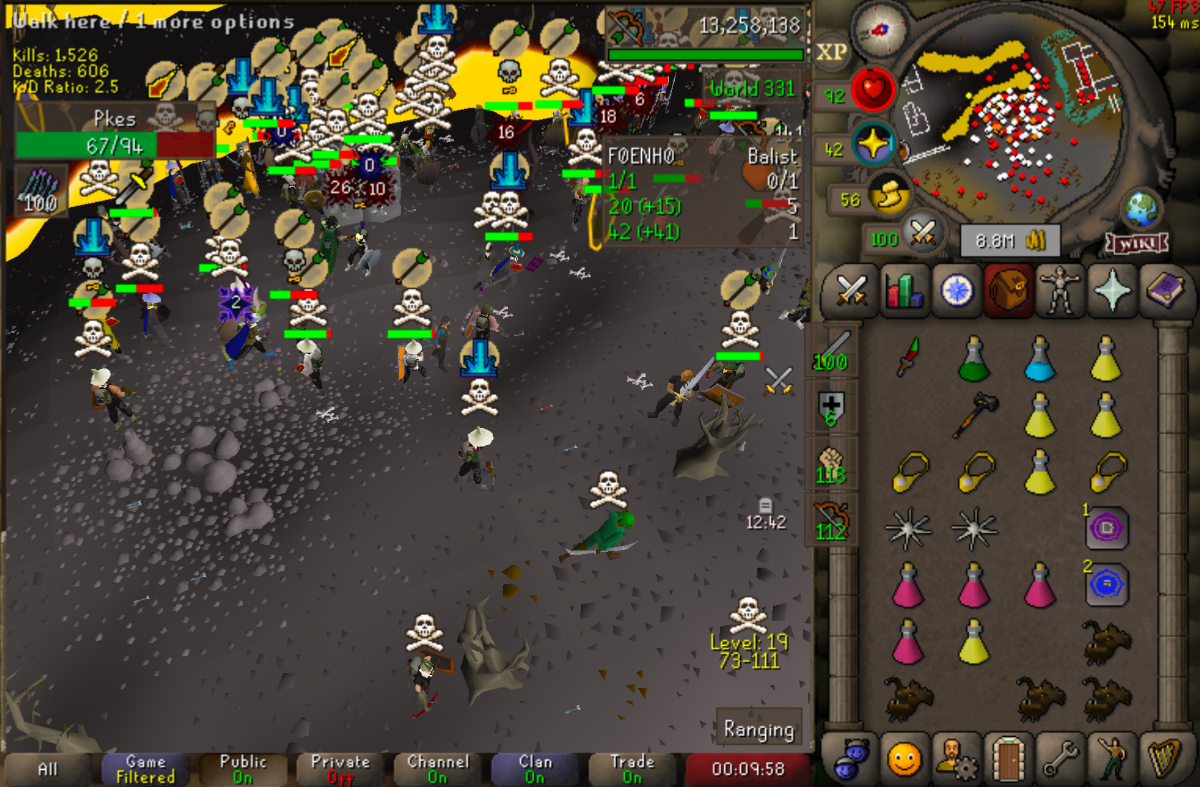Open the purple Spellbook tab
1200x787 pixels.
pos(1162,291)
